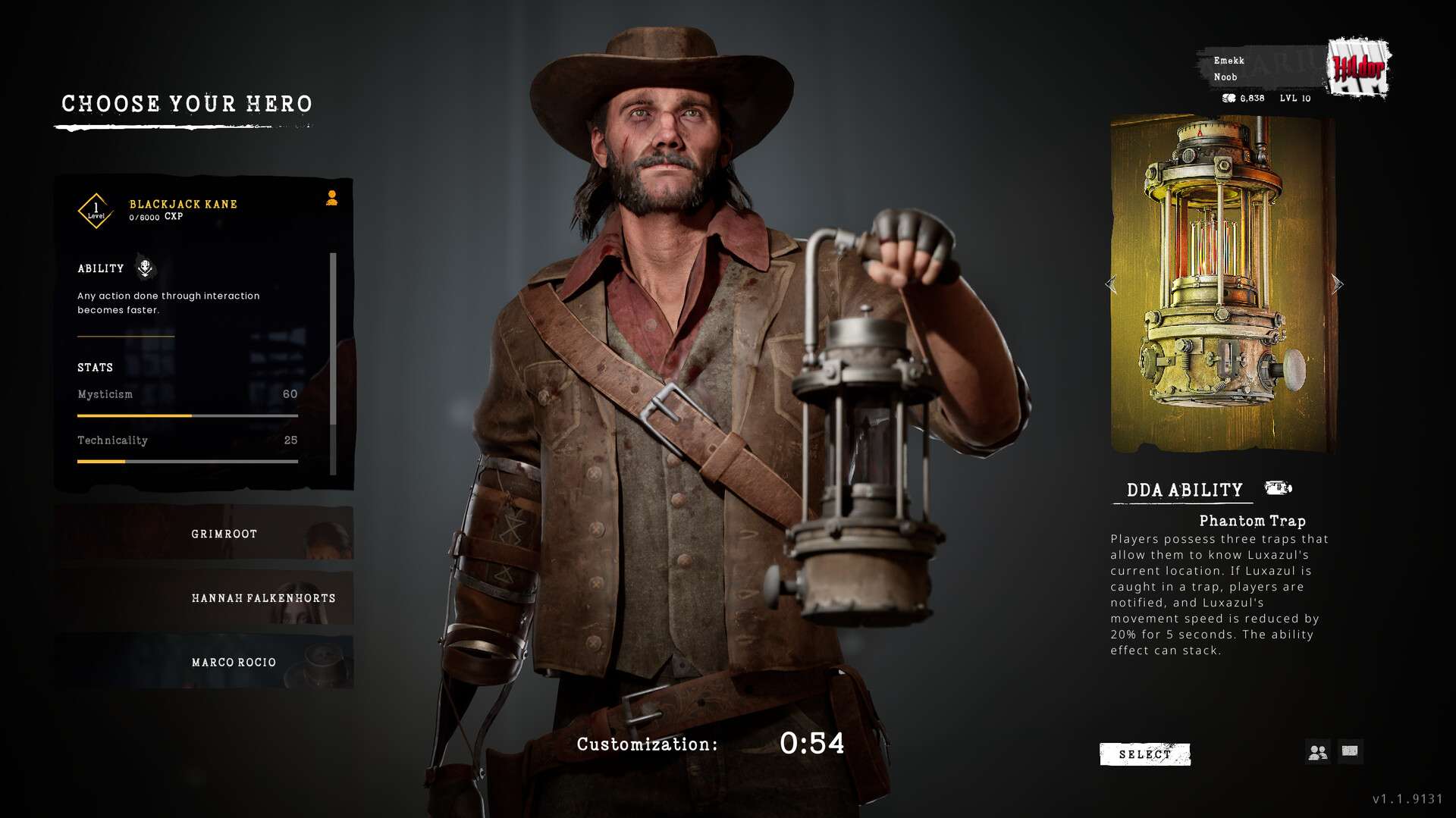Click the ability icon next to Ability label
The image size is (1456, 818).
(x=145, y=268)
